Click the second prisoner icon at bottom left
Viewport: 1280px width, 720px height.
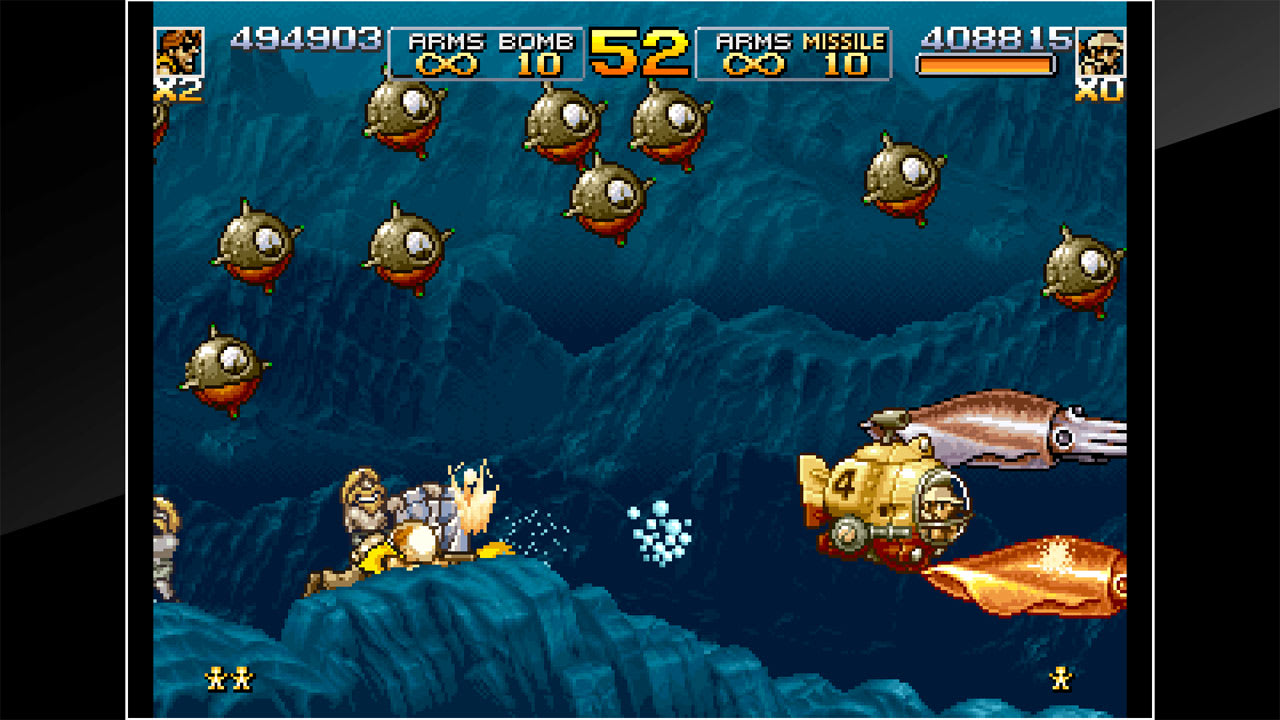coord(243,679)
